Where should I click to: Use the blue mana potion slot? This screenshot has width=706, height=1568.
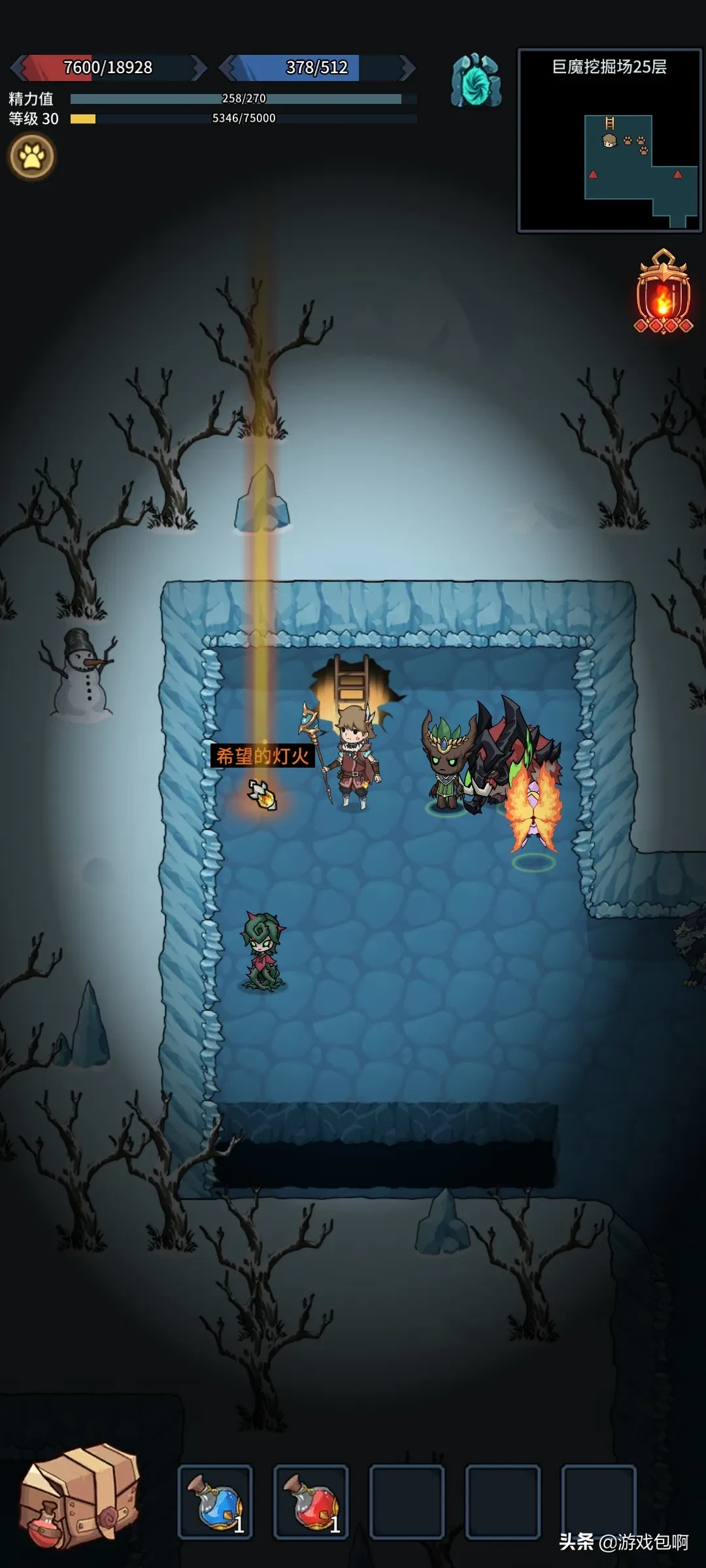coord(216,1501)
